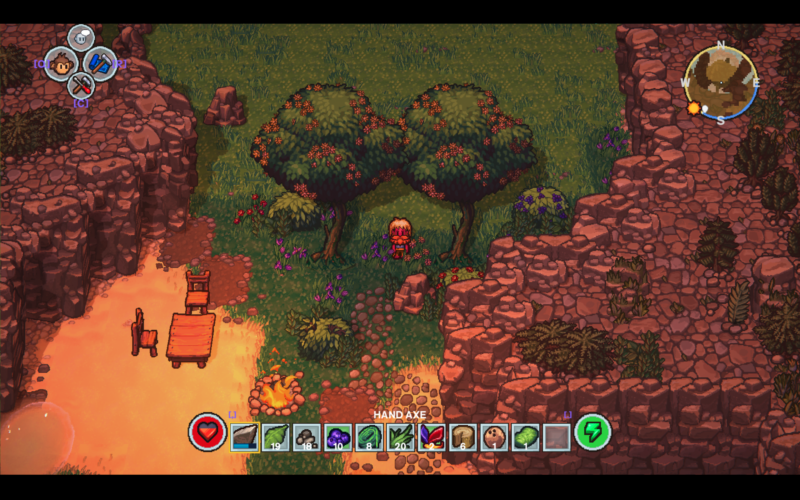Open the blueprint and hammer build menu

pyautogui.click(x=101, y=63)
